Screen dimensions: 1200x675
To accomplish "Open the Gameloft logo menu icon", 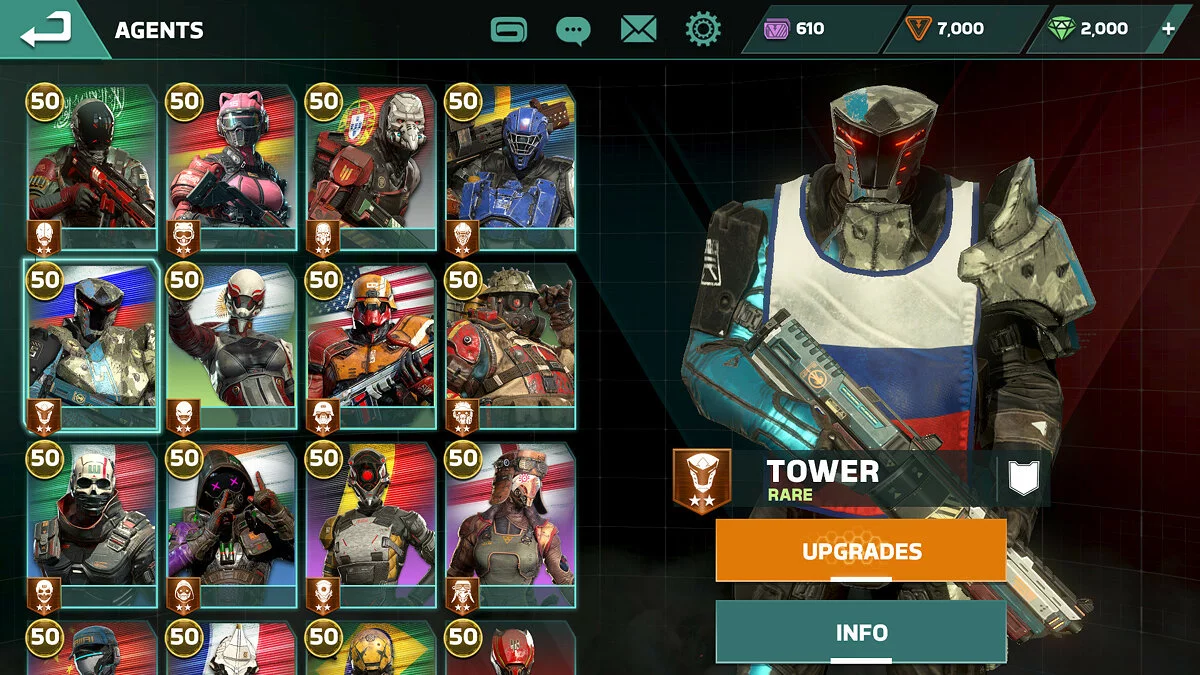I will pos(509,29).
